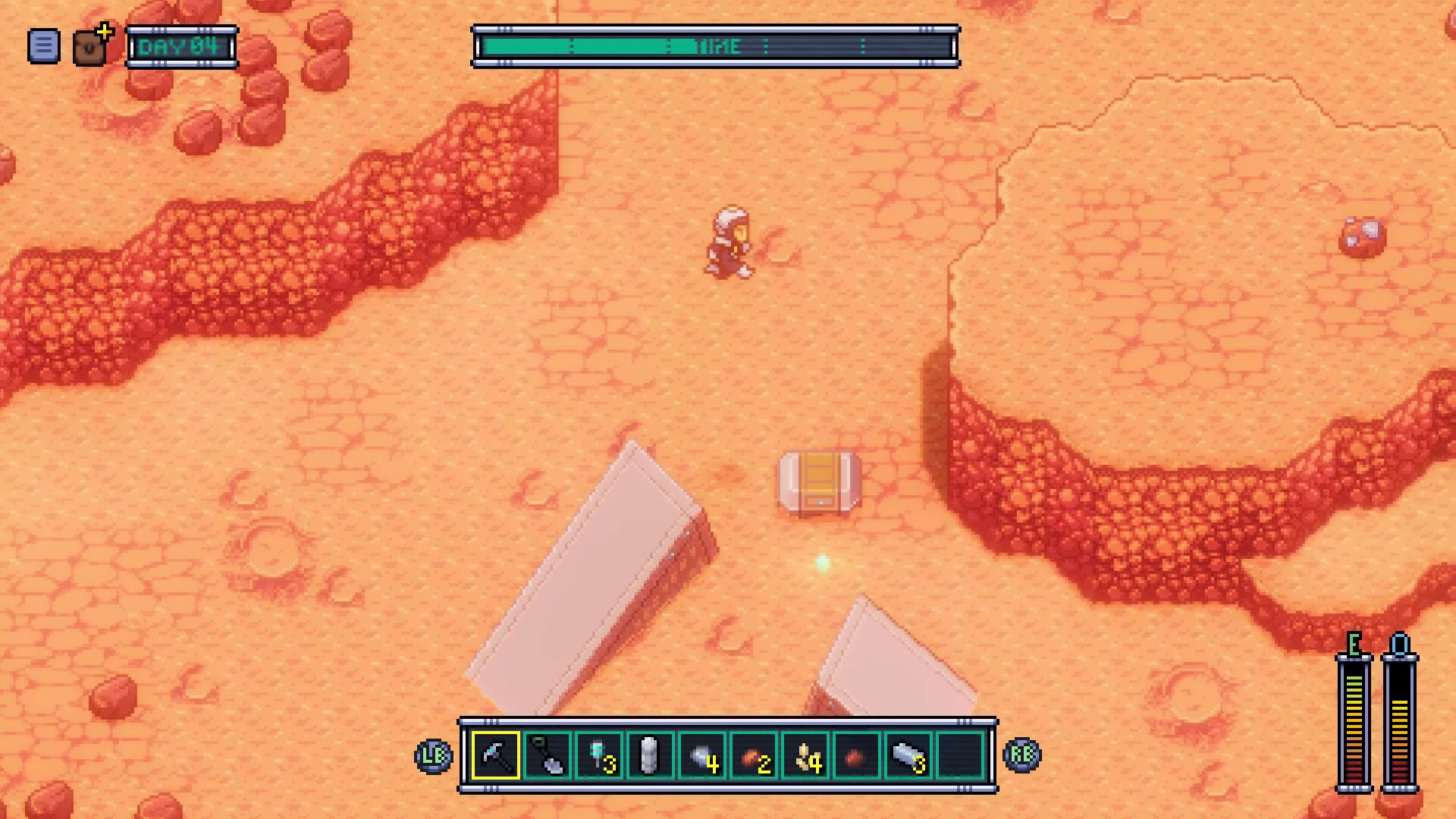This screenshot has width=1456, height=819.
Task: Select the pickaxe hotbar slot
Action: (x=496, y=756)
